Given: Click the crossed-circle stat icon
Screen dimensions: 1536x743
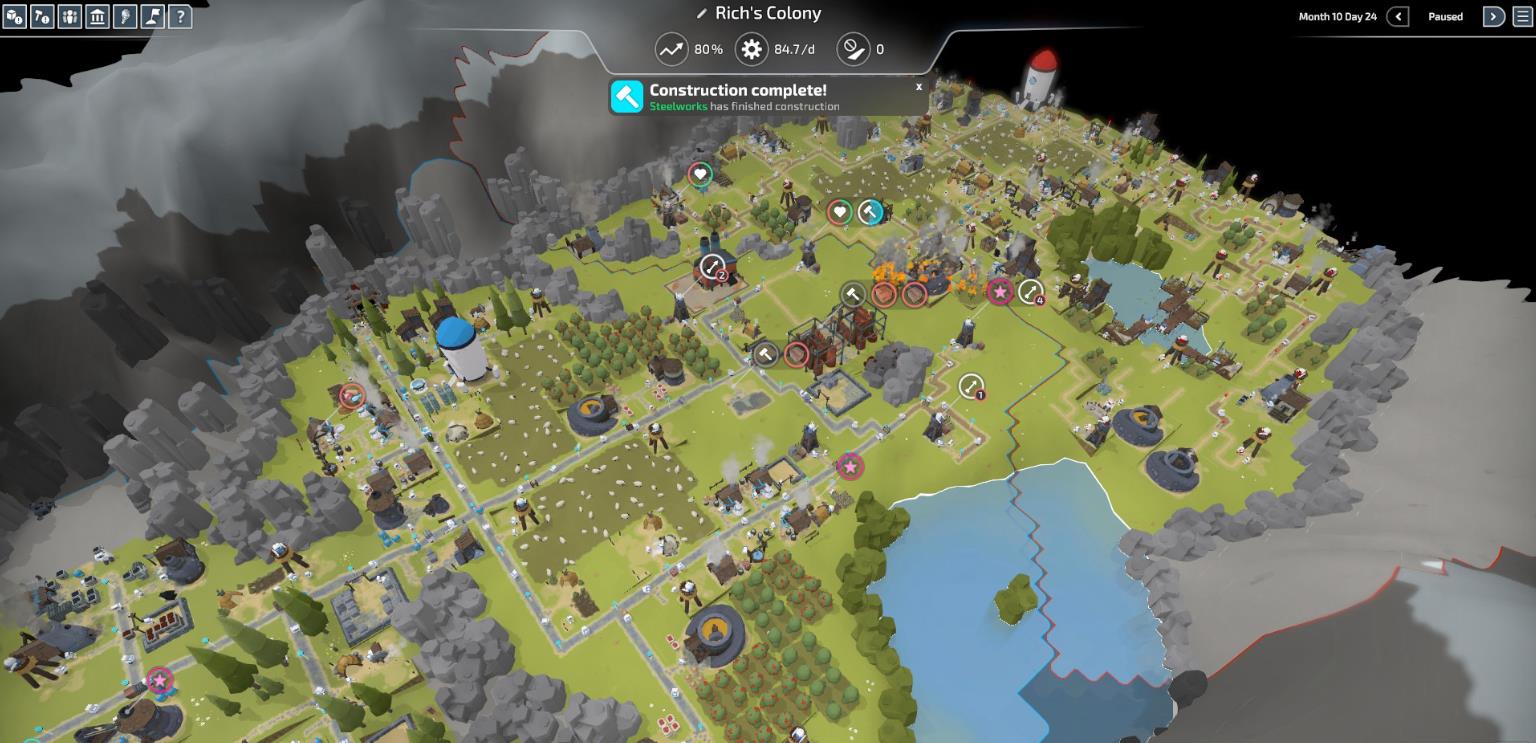Looking at the screenshot, I should pos(852,49).
